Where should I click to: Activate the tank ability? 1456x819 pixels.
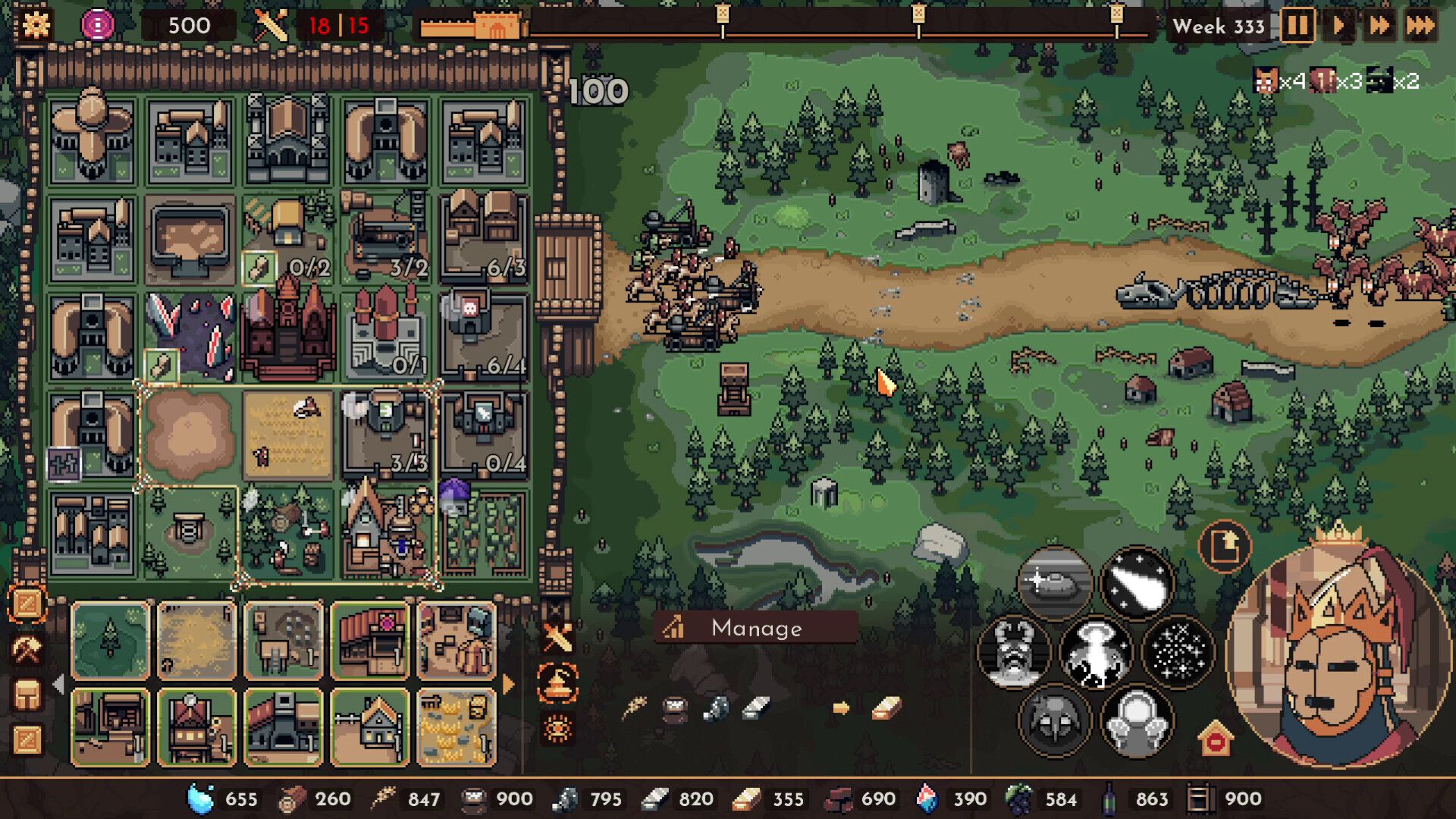[1054, 583]
